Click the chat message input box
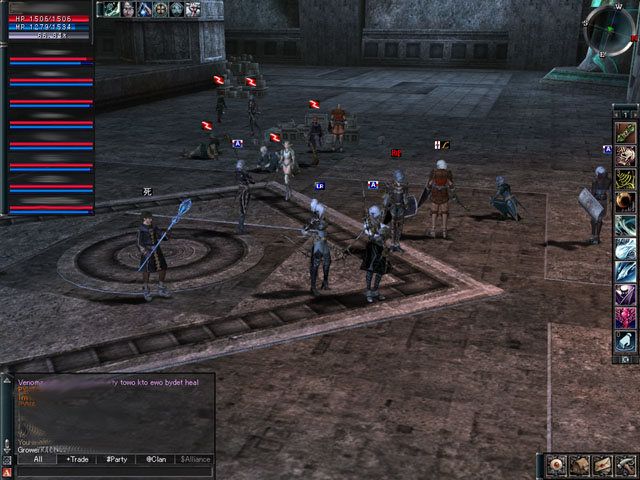 pos(115,471)
